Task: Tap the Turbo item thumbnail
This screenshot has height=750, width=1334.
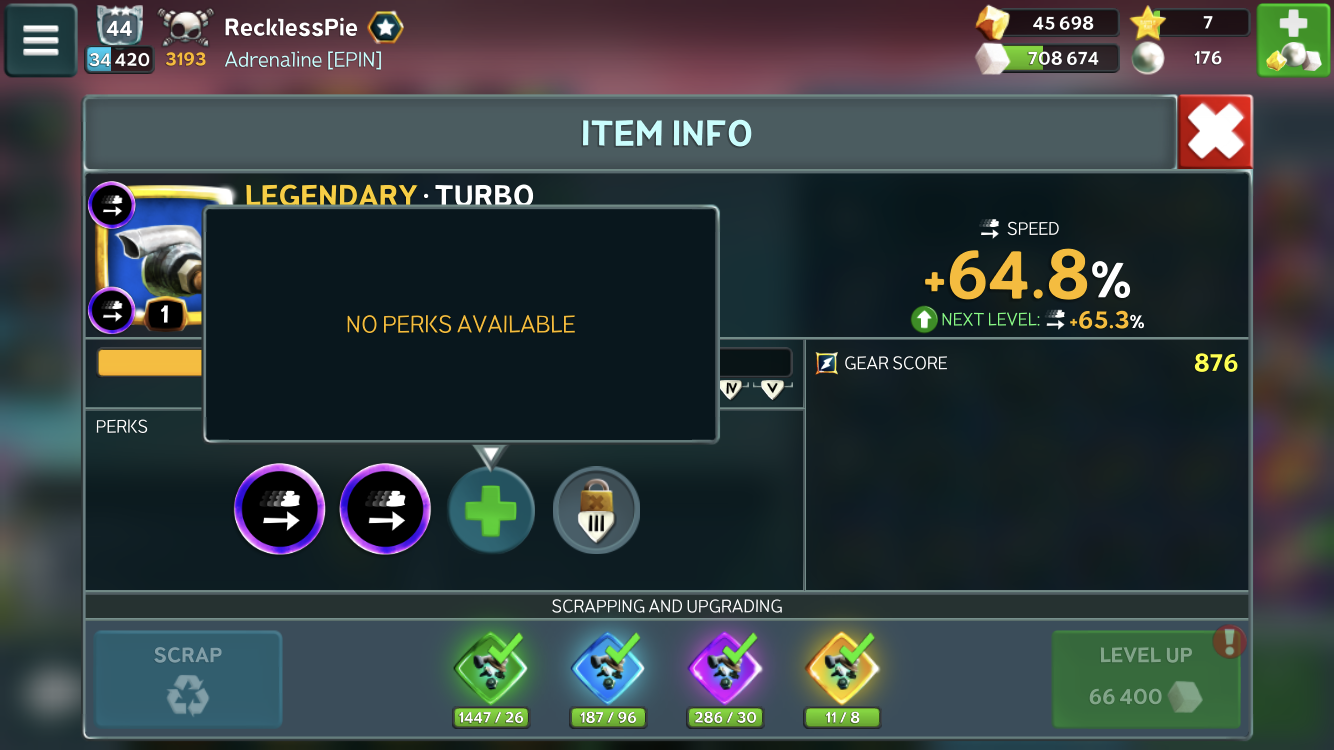Action: click(152, 255)
